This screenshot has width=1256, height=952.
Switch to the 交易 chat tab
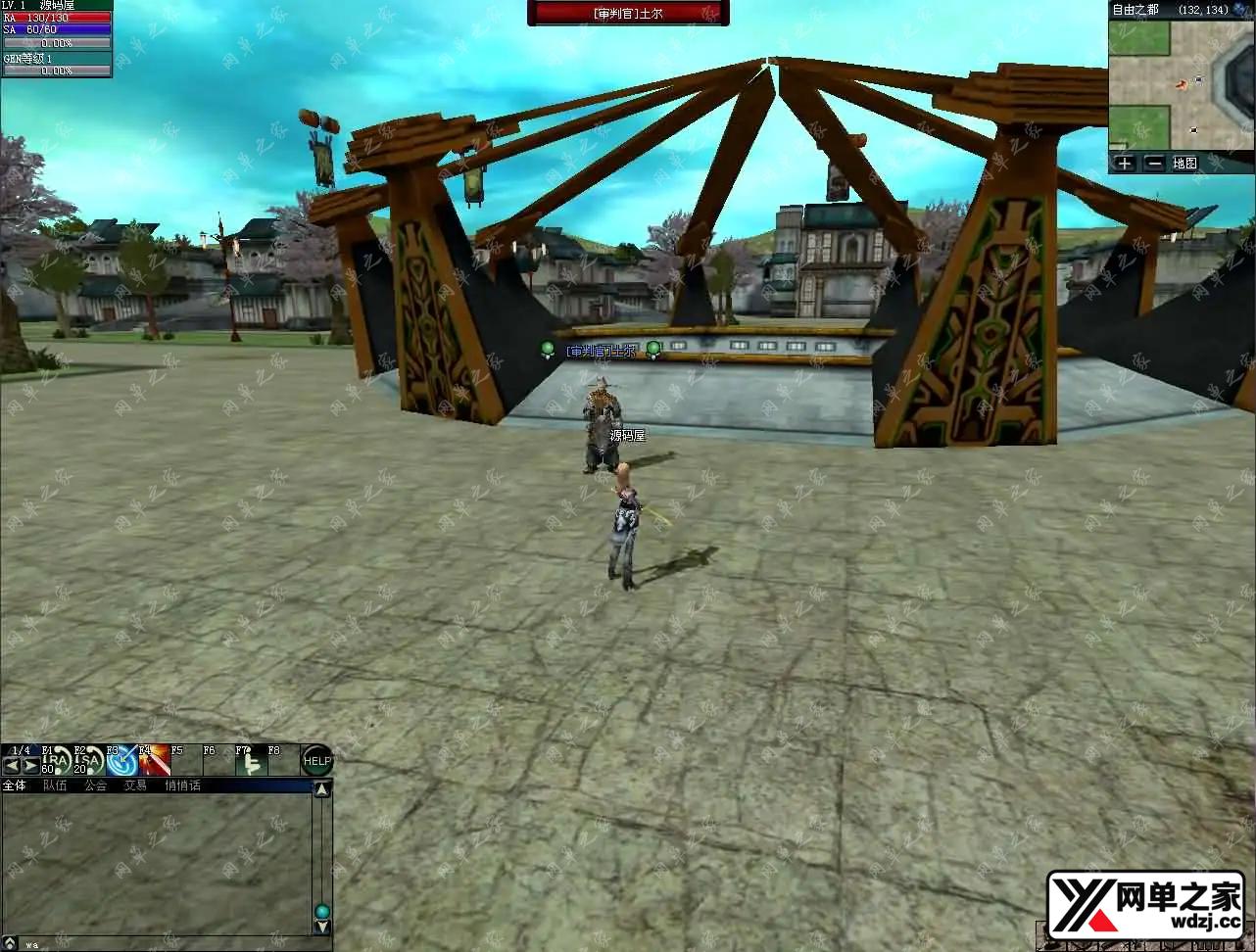point(135,785)
